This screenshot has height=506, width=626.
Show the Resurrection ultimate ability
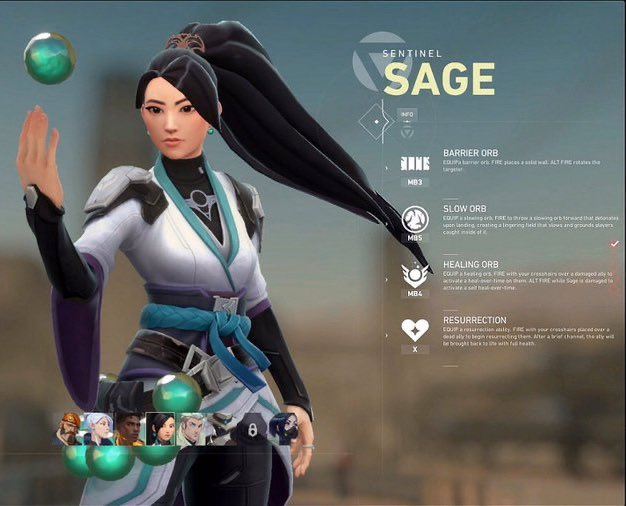point(414,330)
